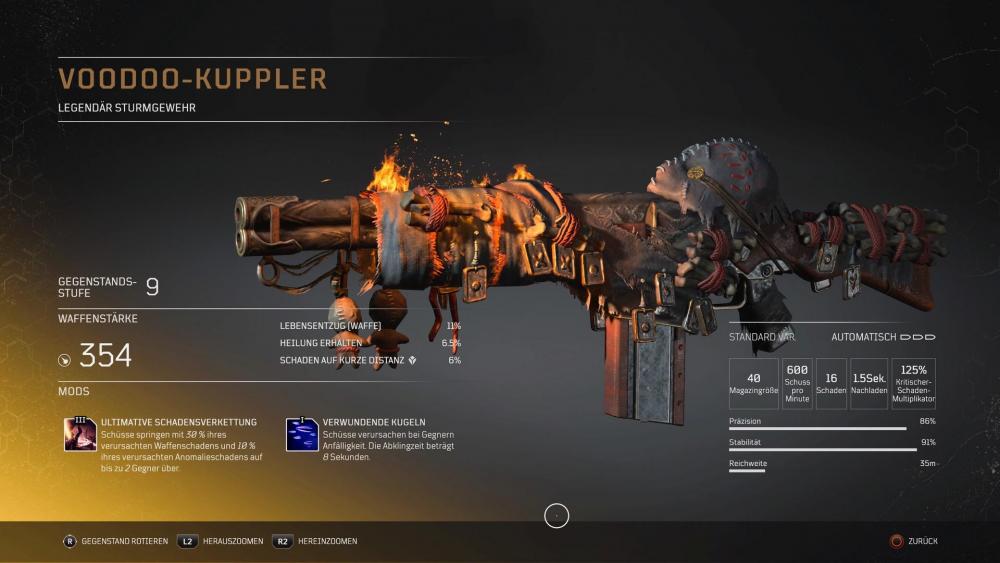Select the Verwundende Kugeln mod icon

[302, 435]
